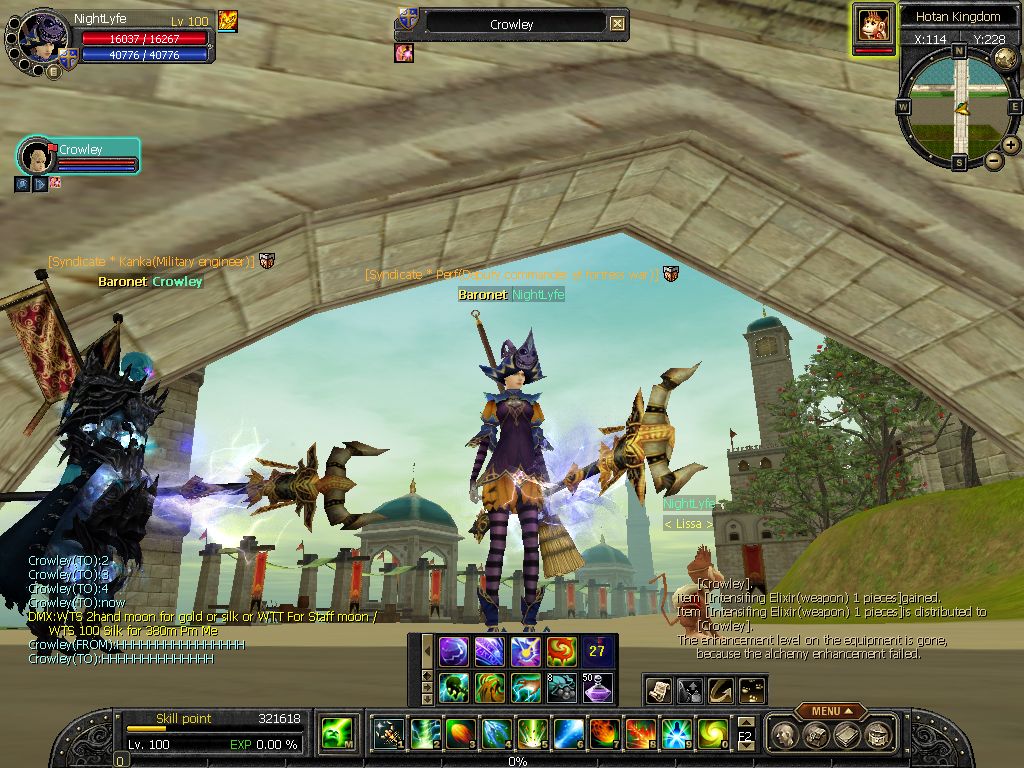The image size is (1024, 768).
Task: Click the NightLyfe character portrait
Action: (x=38, y=40)
